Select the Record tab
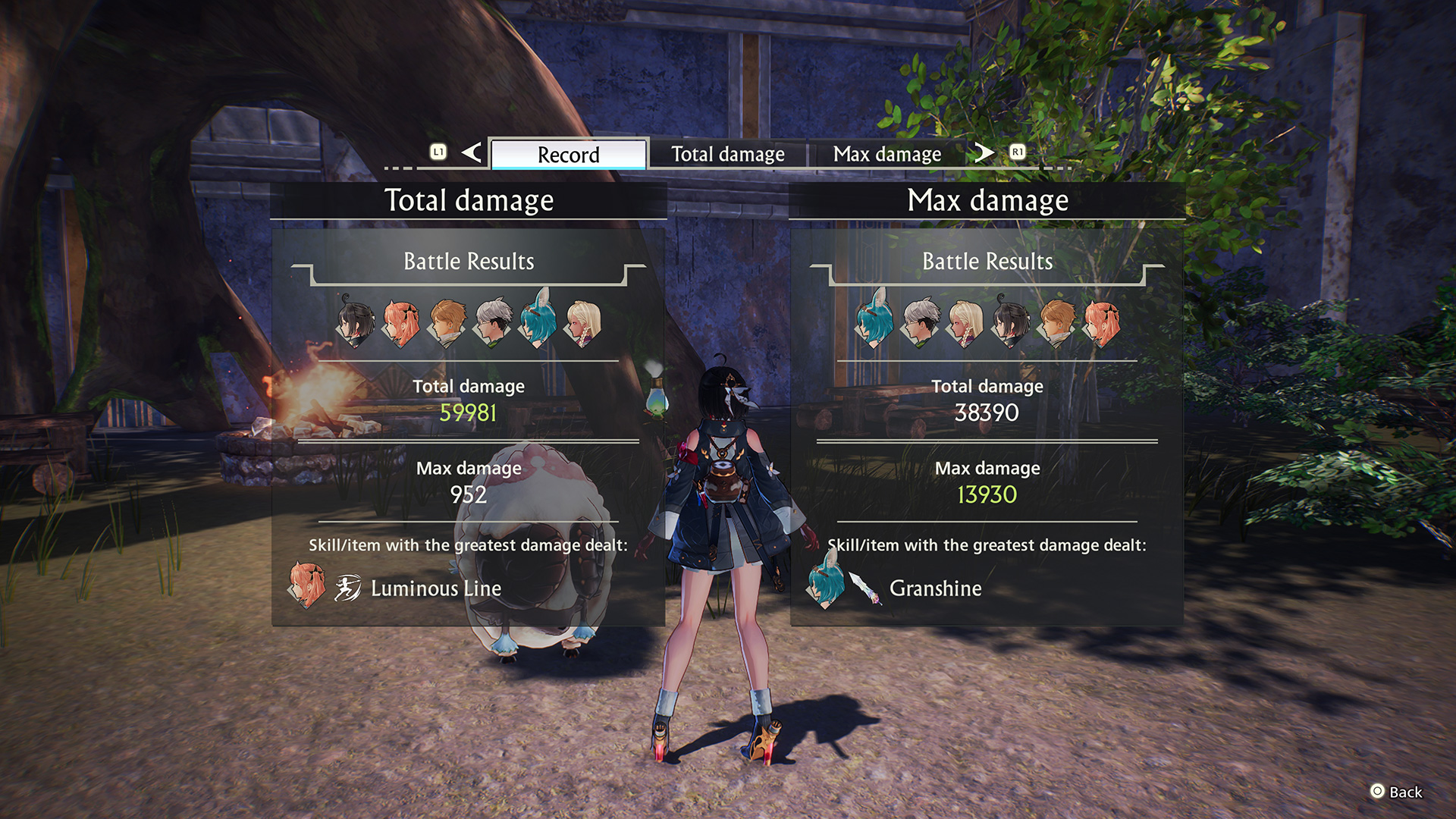 pos(568,154)
